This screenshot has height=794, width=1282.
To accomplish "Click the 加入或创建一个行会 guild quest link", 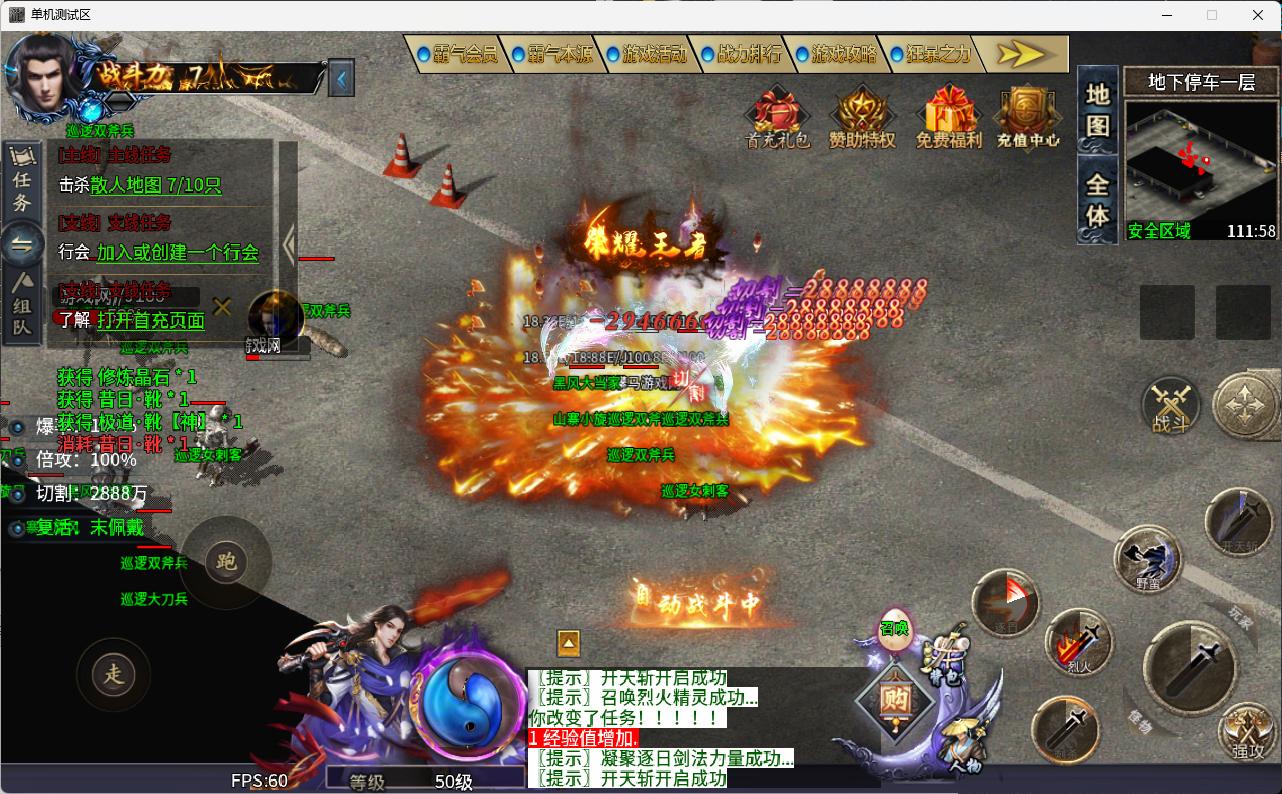I will [x=177, y=253].
